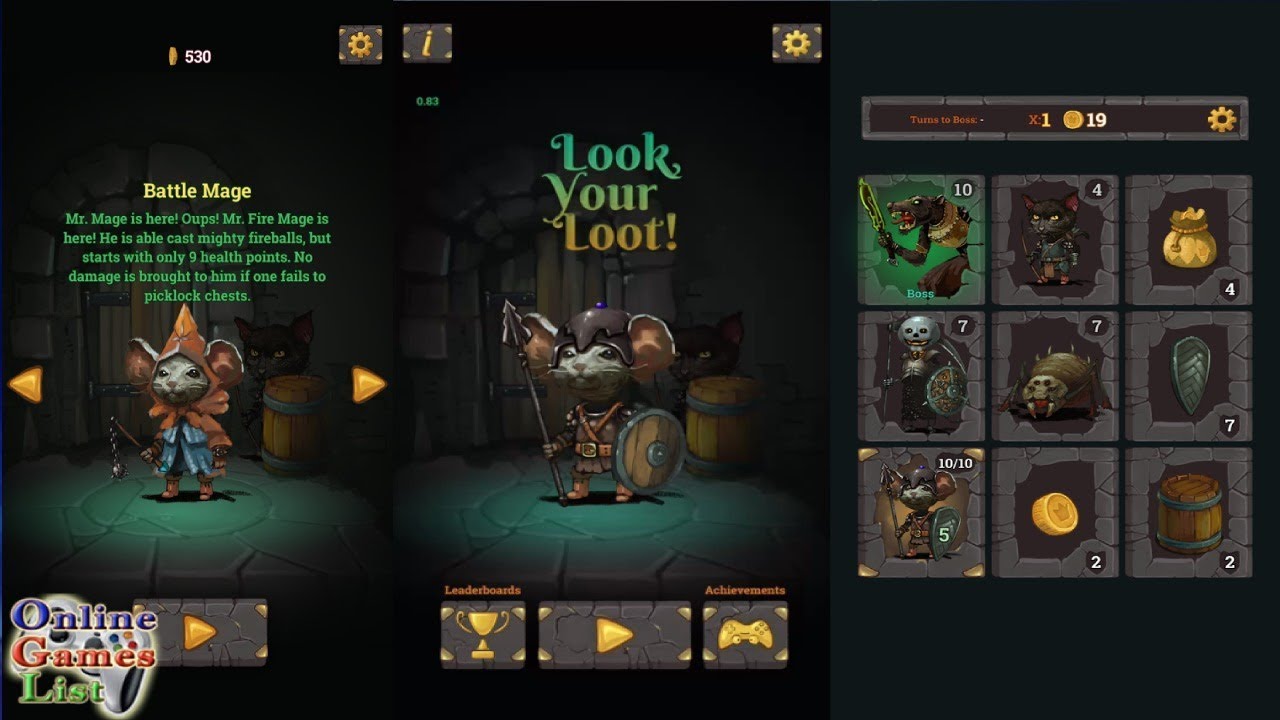Open achievements via the gamepad icon
Viewport: 1280px width, 720px height.
click(x=745, y=635)
